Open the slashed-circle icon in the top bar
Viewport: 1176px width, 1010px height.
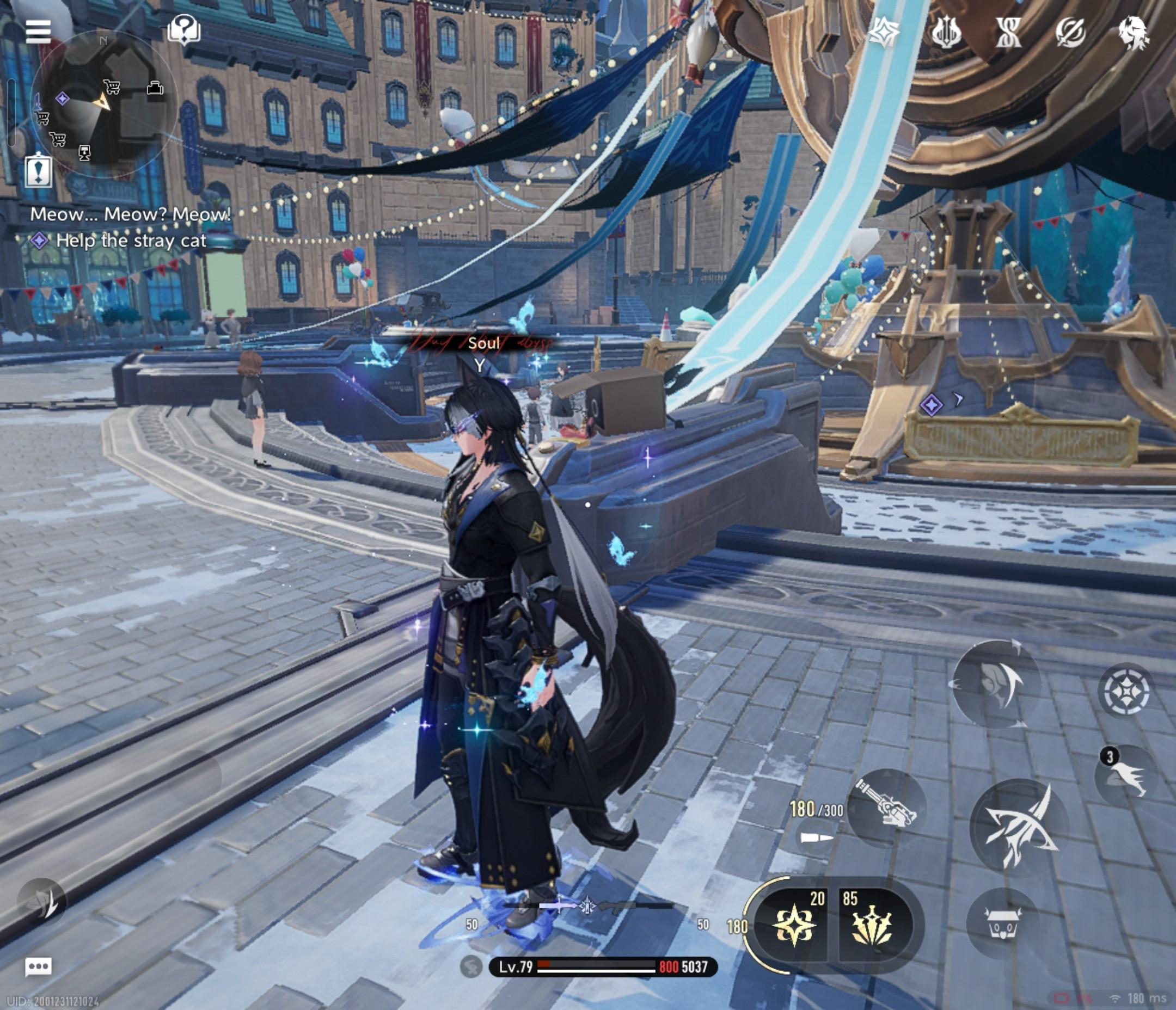[x=1070, y=32]
